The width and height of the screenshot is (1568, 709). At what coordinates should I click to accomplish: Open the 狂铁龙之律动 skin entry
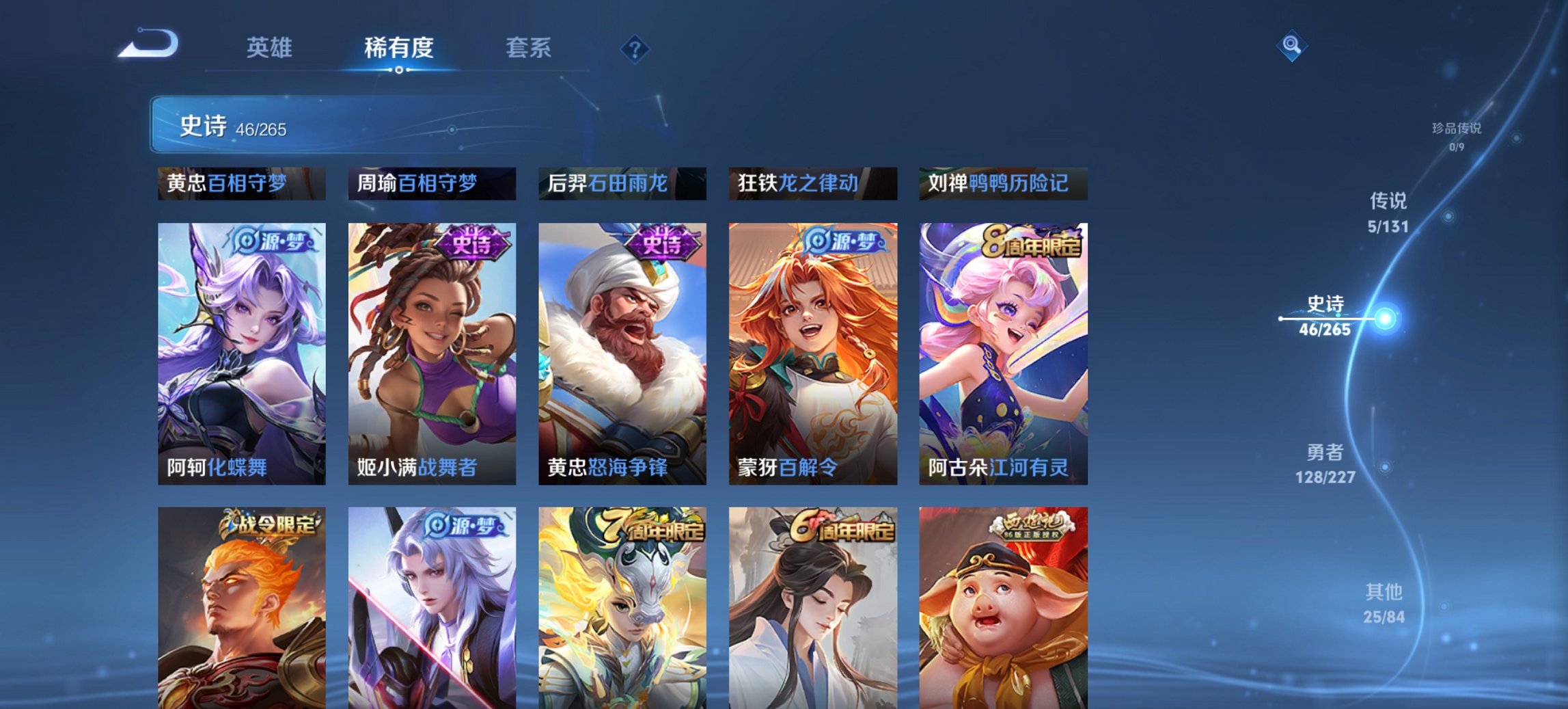pyautogui.click(x=812, y=183)
